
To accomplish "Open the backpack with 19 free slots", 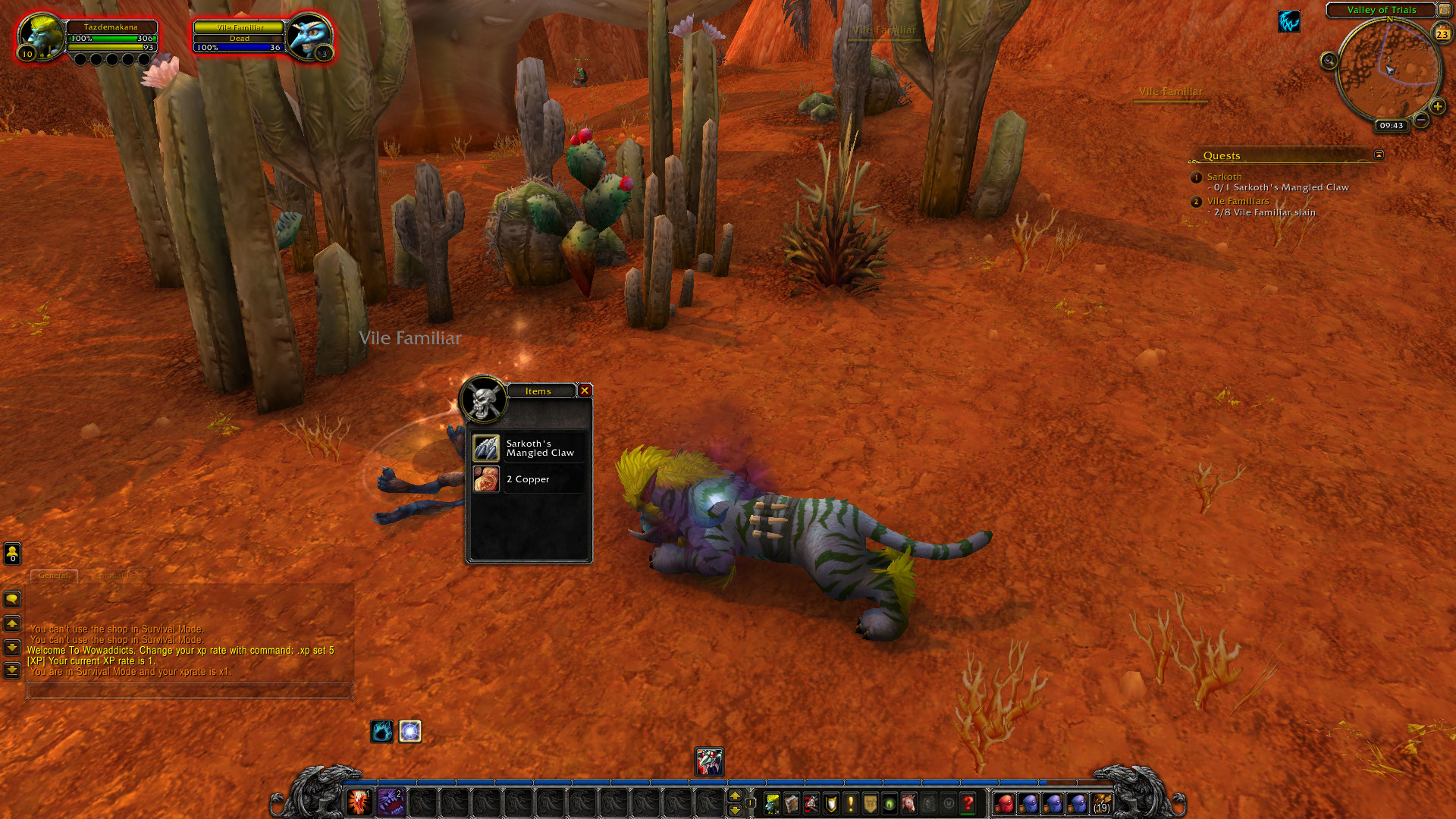I will (x=1101, y=802).
